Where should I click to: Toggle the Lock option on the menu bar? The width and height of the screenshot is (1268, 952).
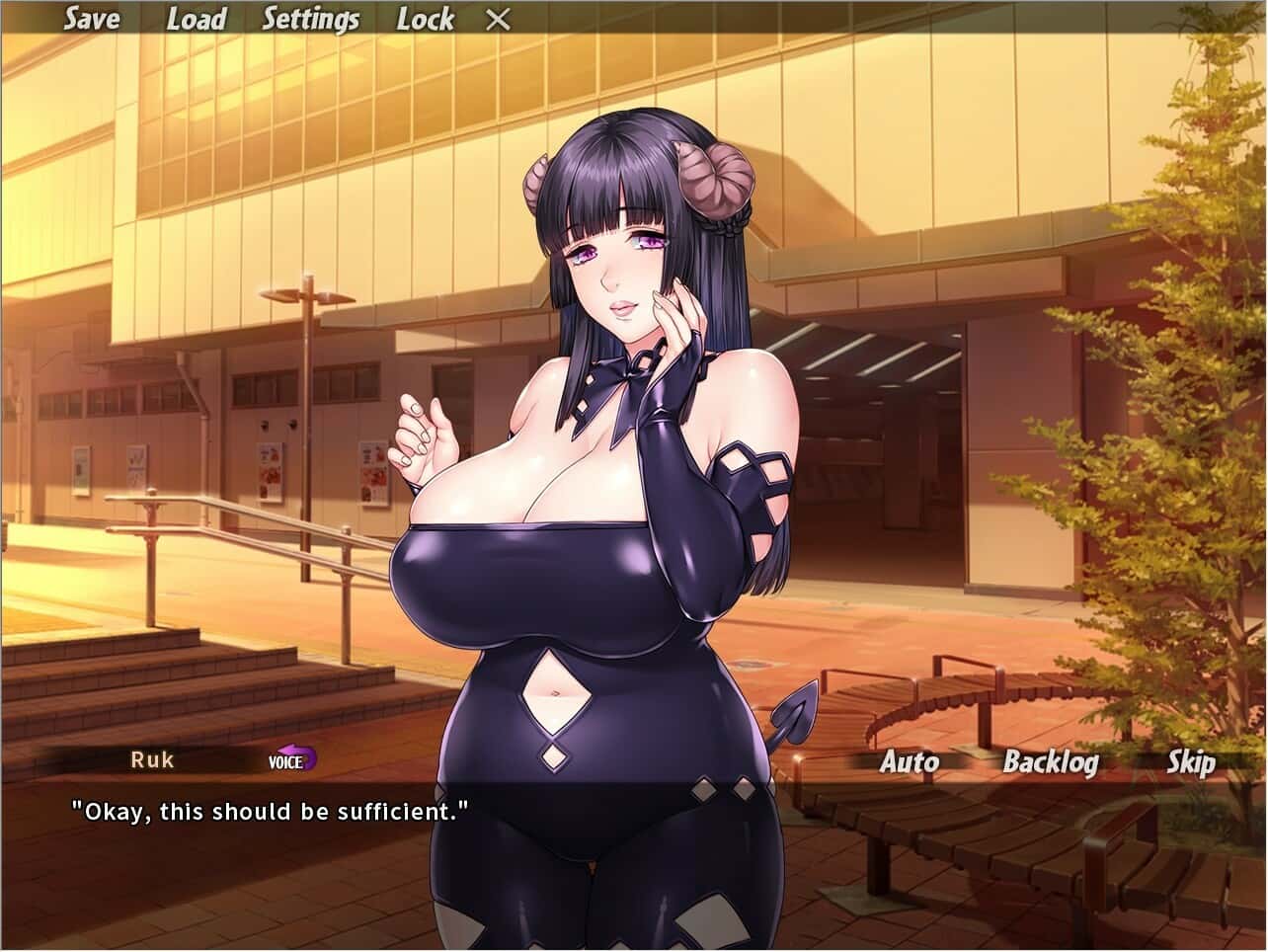(427, 19)
